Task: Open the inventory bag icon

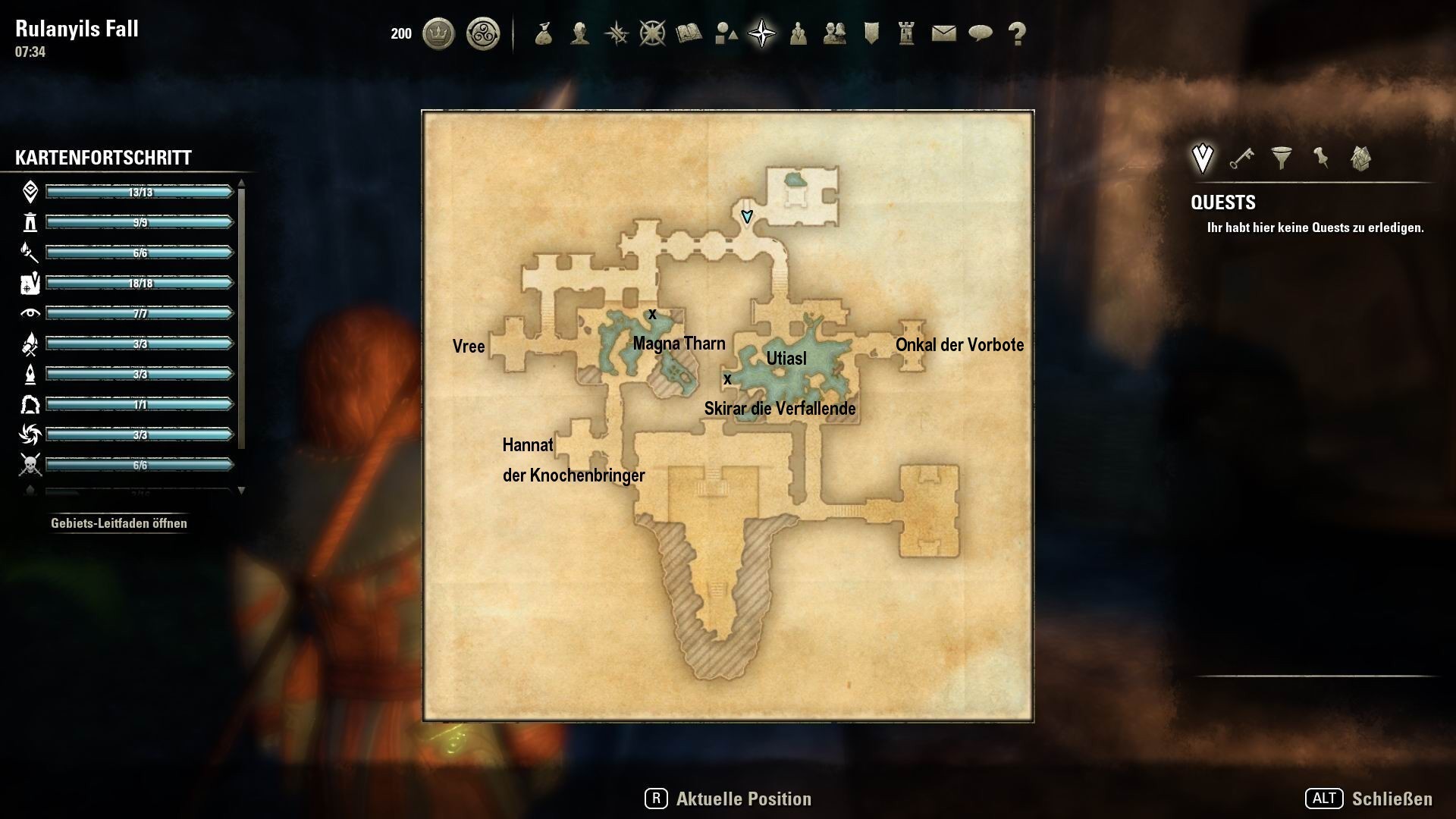Action: 543,33
